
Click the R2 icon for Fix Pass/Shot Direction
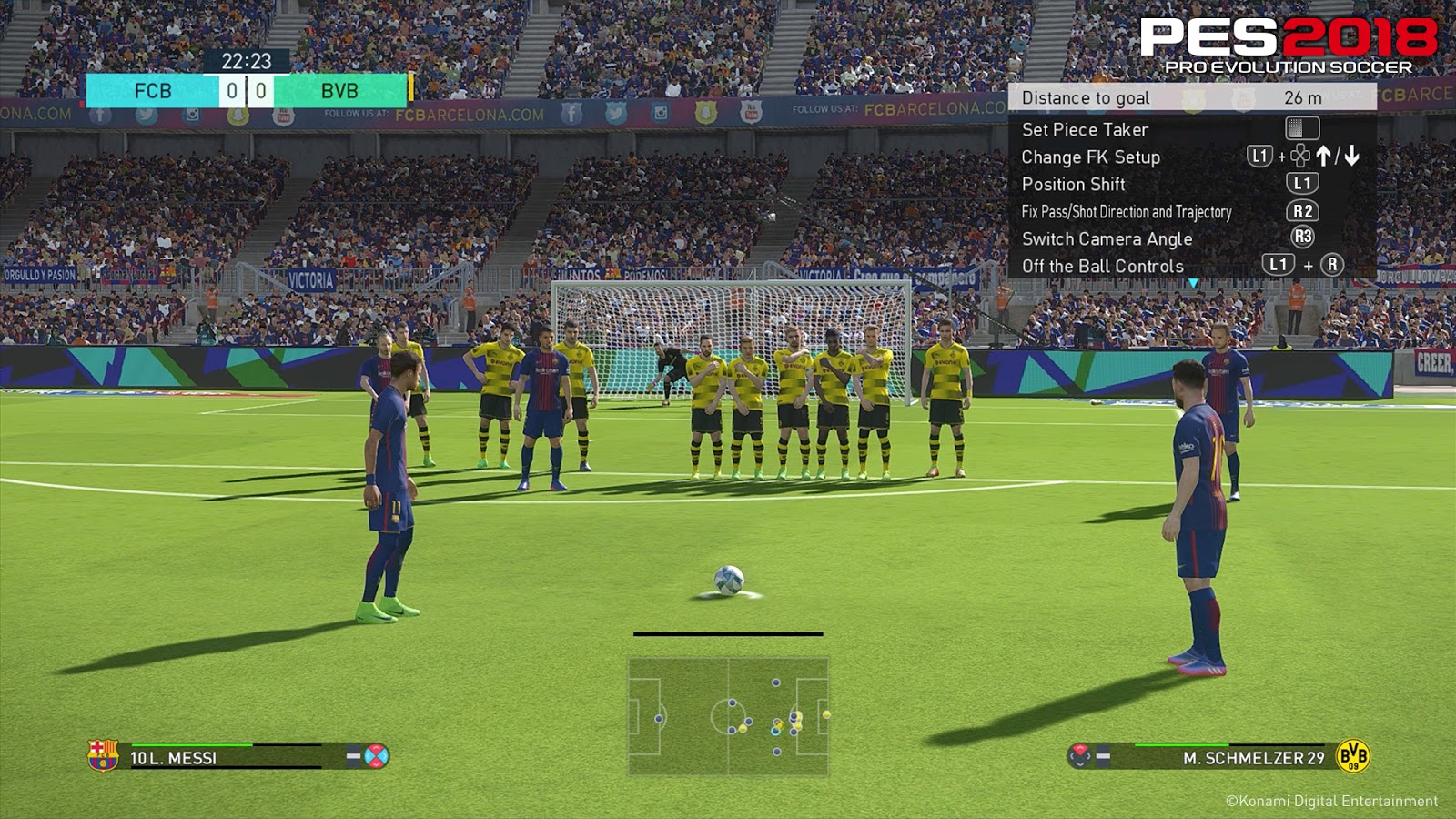(1303, 211)
